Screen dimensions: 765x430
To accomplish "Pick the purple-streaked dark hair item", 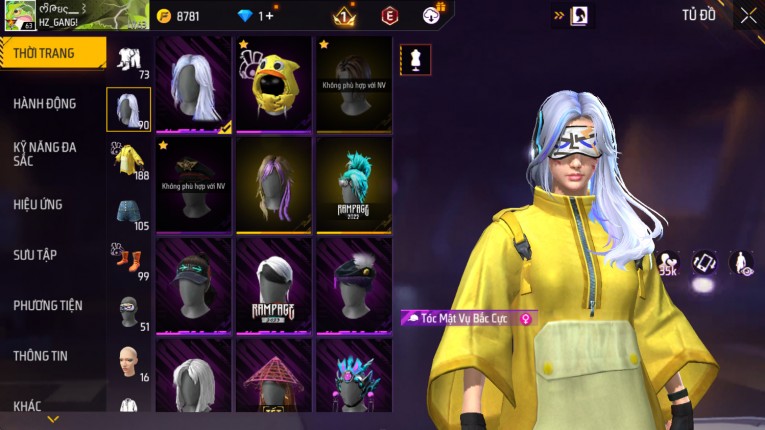I will pos(274,184).
